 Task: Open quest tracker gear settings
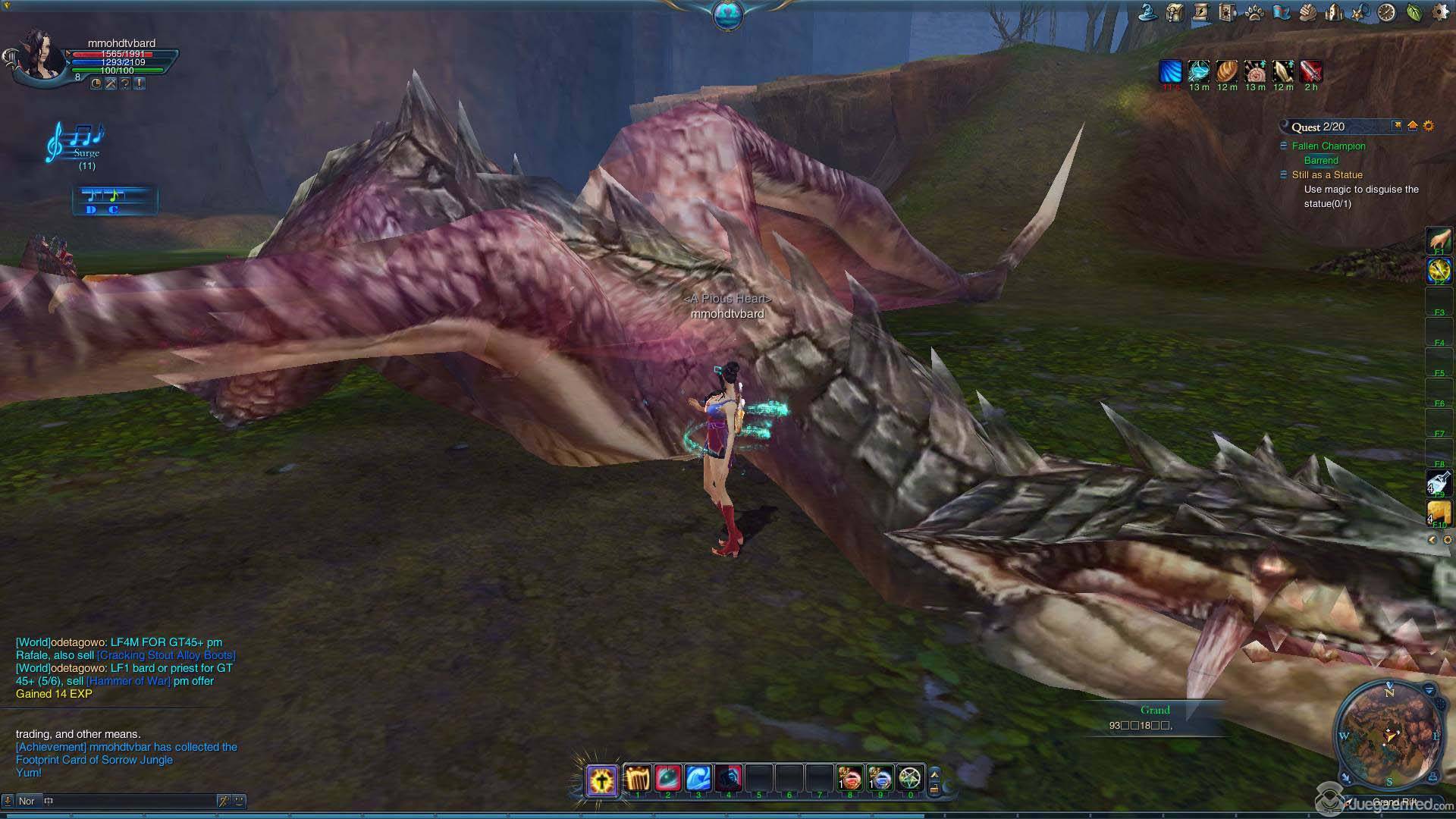tap(1429, 126)
